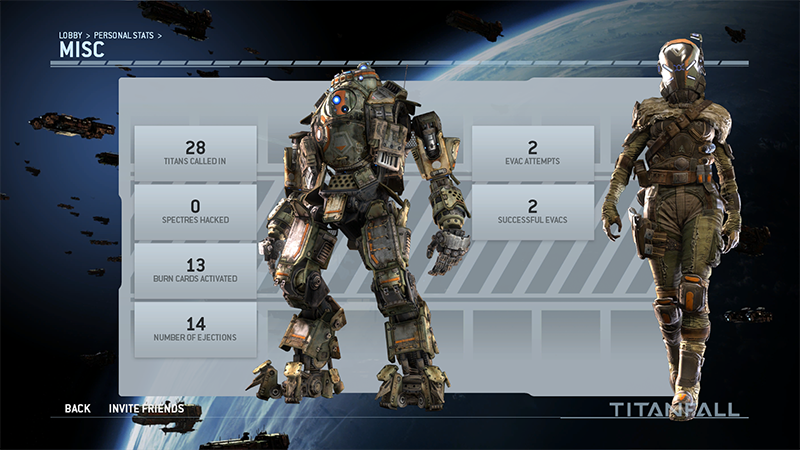The image size is (800, 450).
Task: Highlight the Successful Evacs tile
Action: pyautogui.click(x=533, y=212)
